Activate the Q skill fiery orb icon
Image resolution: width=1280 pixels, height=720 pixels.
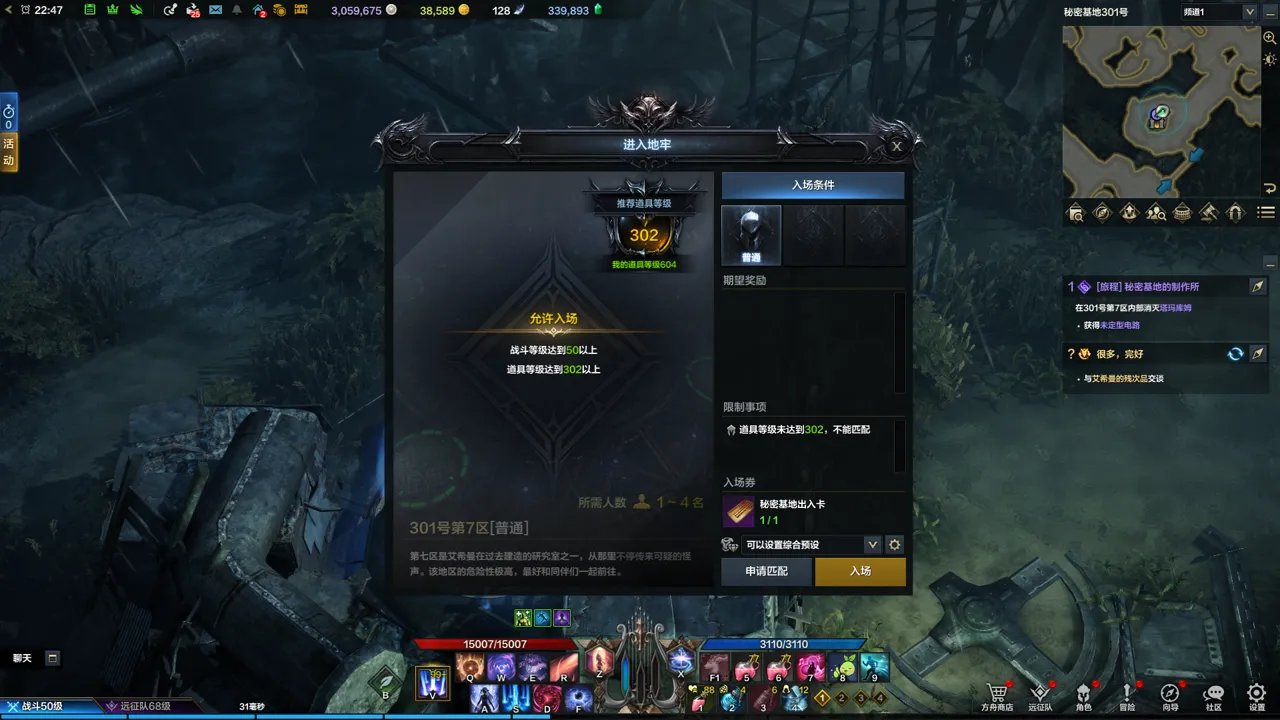(470, 667)
